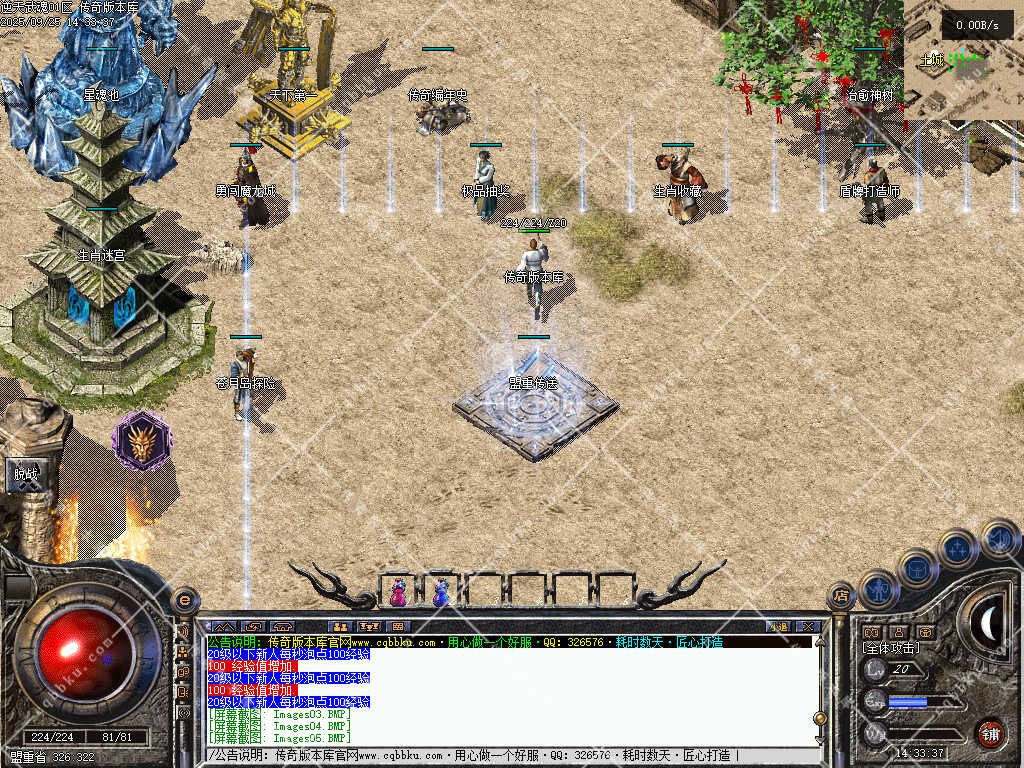The height and width of the screenshot is (768, 1024).
Task: Open the group members icon above chat
Action: tap(340, 627)
